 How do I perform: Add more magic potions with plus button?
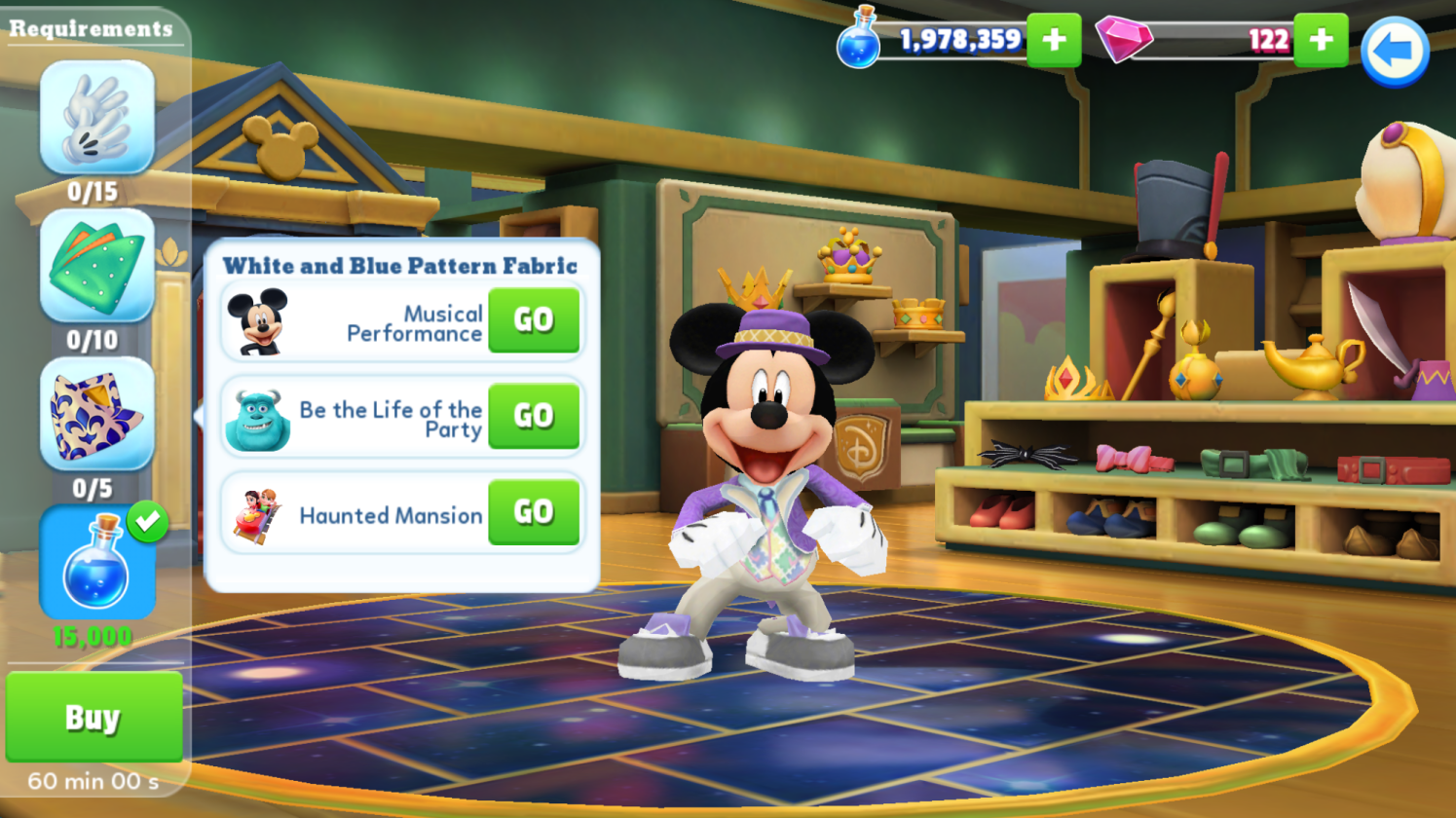pos(1054,40)
